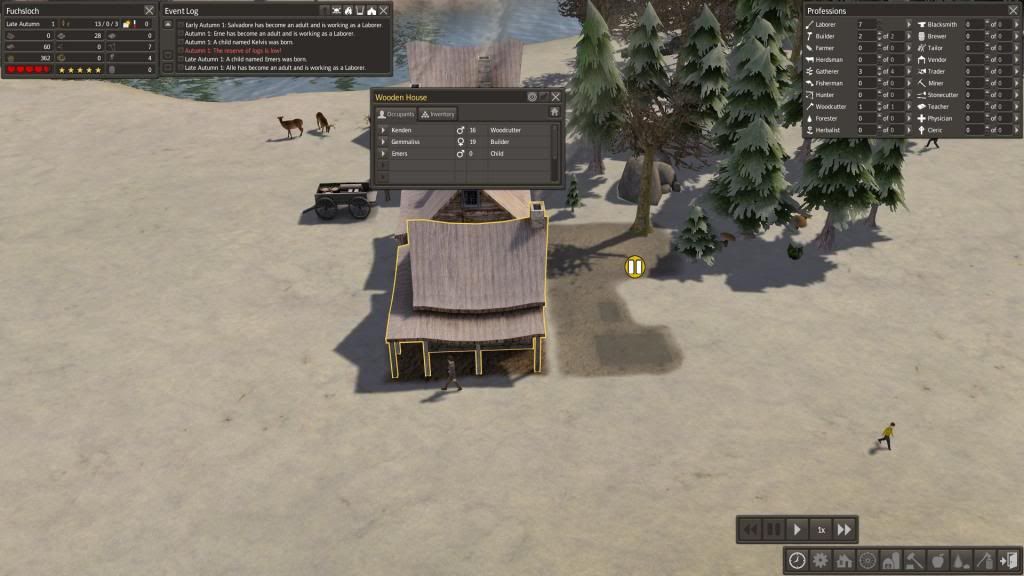Close the Event Log panel
Screen dimensions: 1024x576
[x=384, y=10]
